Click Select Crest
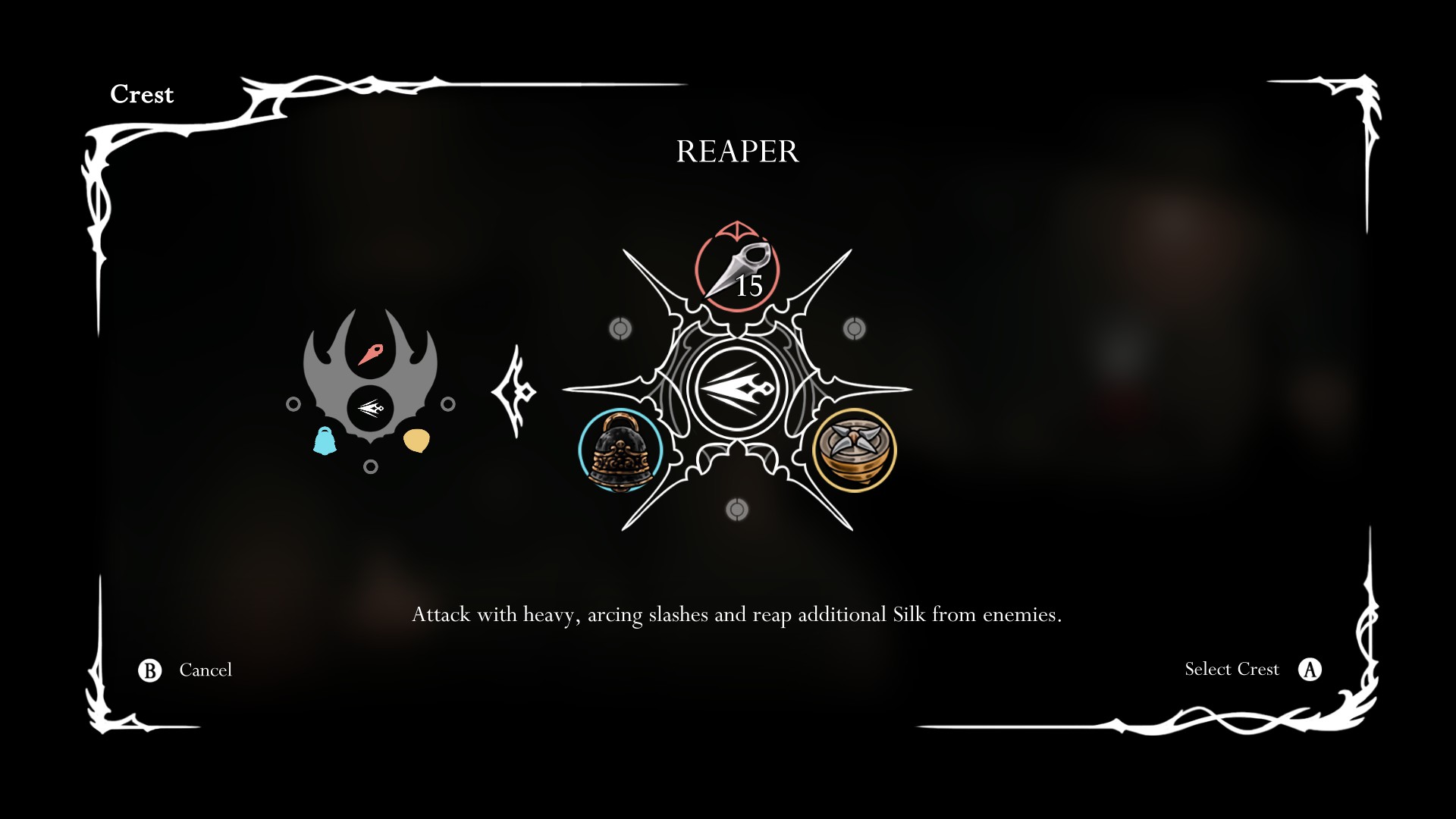Viewport: 1456px width, 819px height. (x=1231, y=669)
